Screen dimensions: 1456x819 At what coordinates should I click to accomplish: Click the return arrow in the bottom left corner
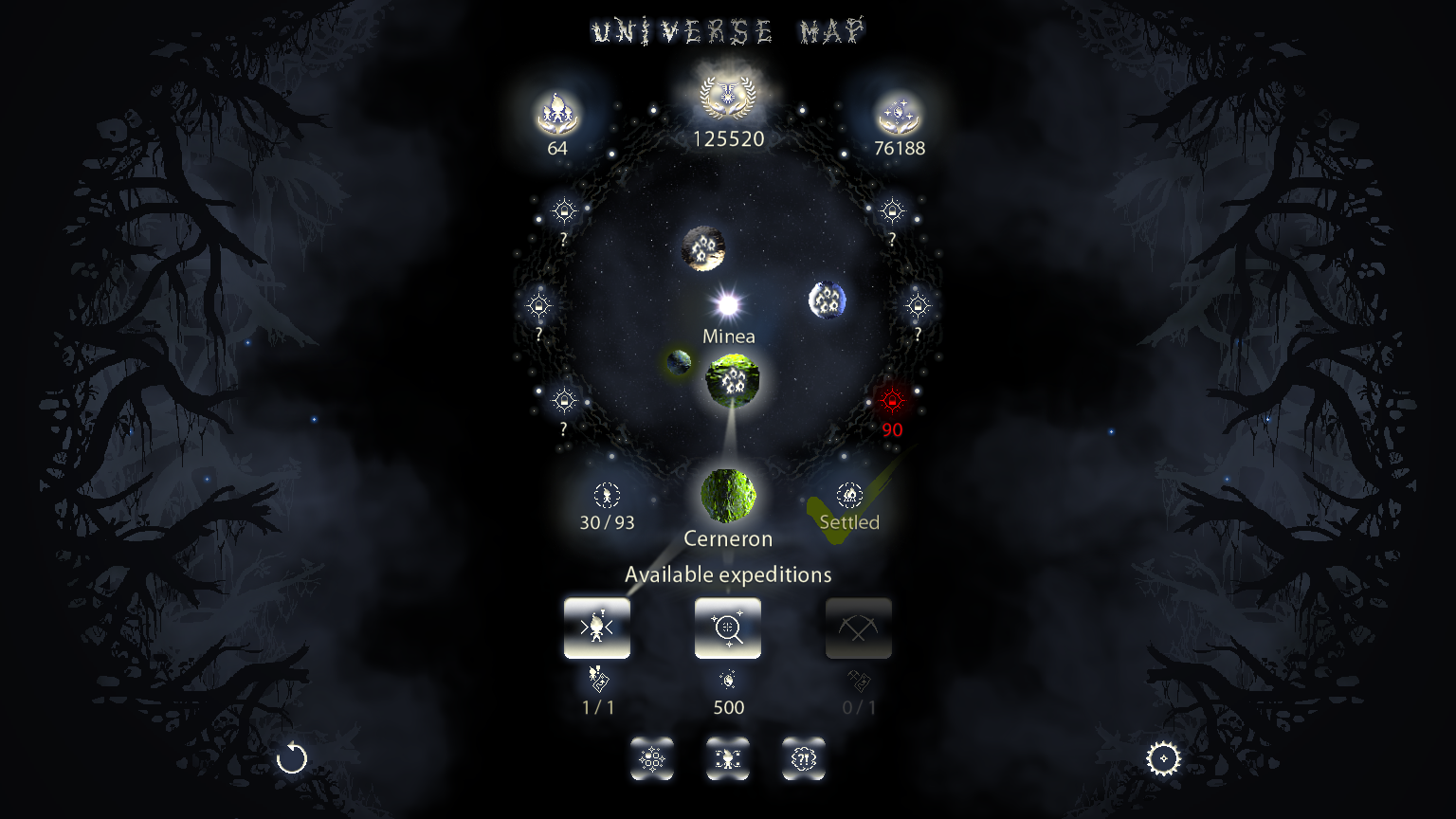click(291, 758)
